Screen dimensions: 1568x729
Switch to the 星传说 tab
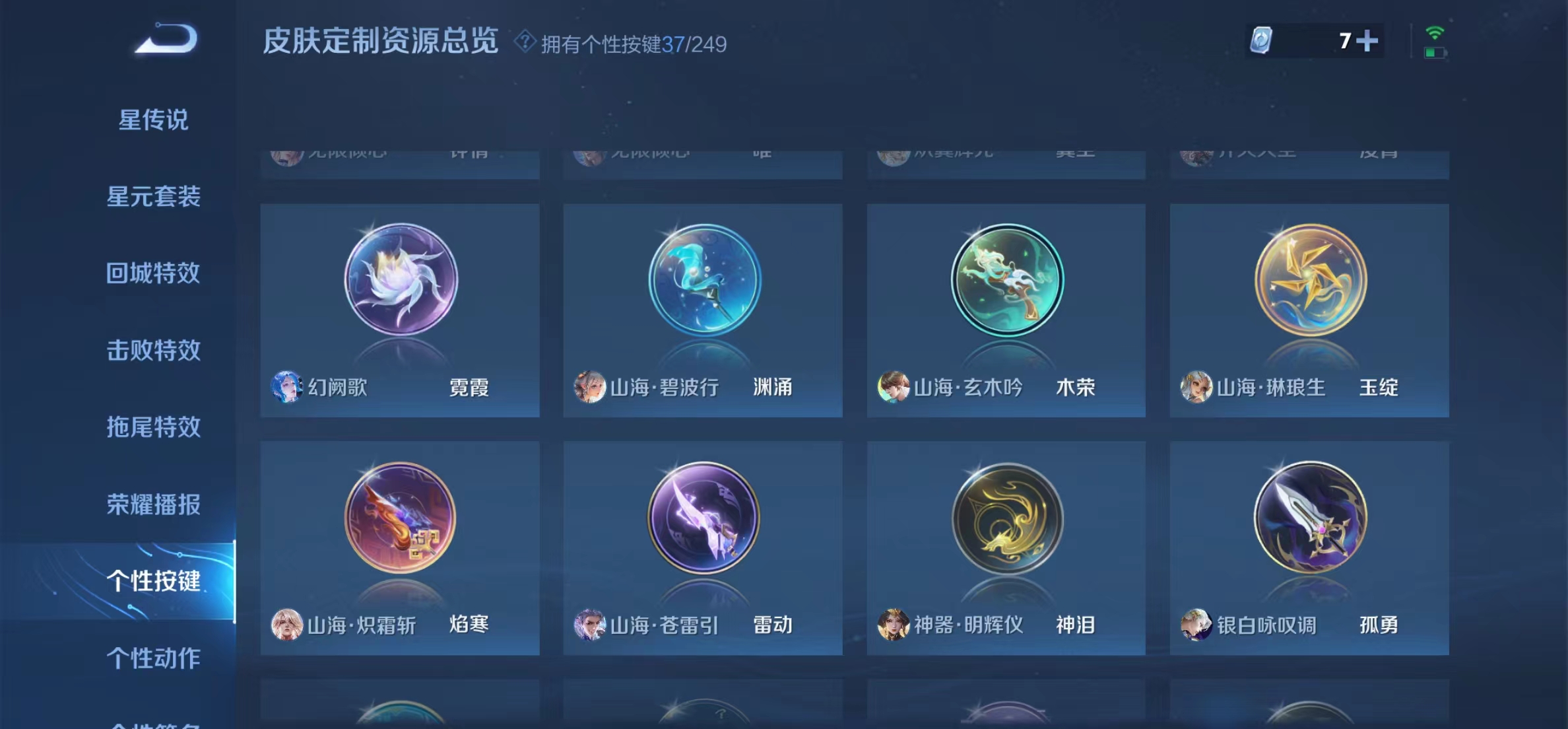point(153,120)
